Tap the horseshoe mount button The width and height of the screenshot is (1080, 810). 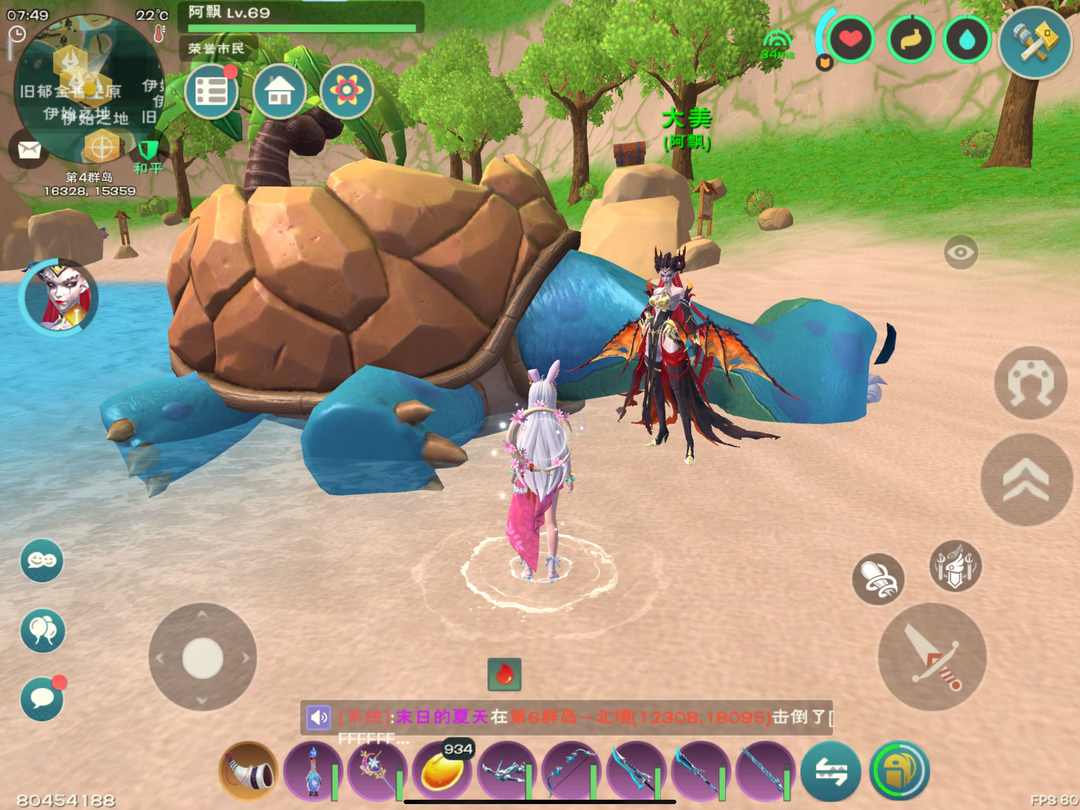1031,382
